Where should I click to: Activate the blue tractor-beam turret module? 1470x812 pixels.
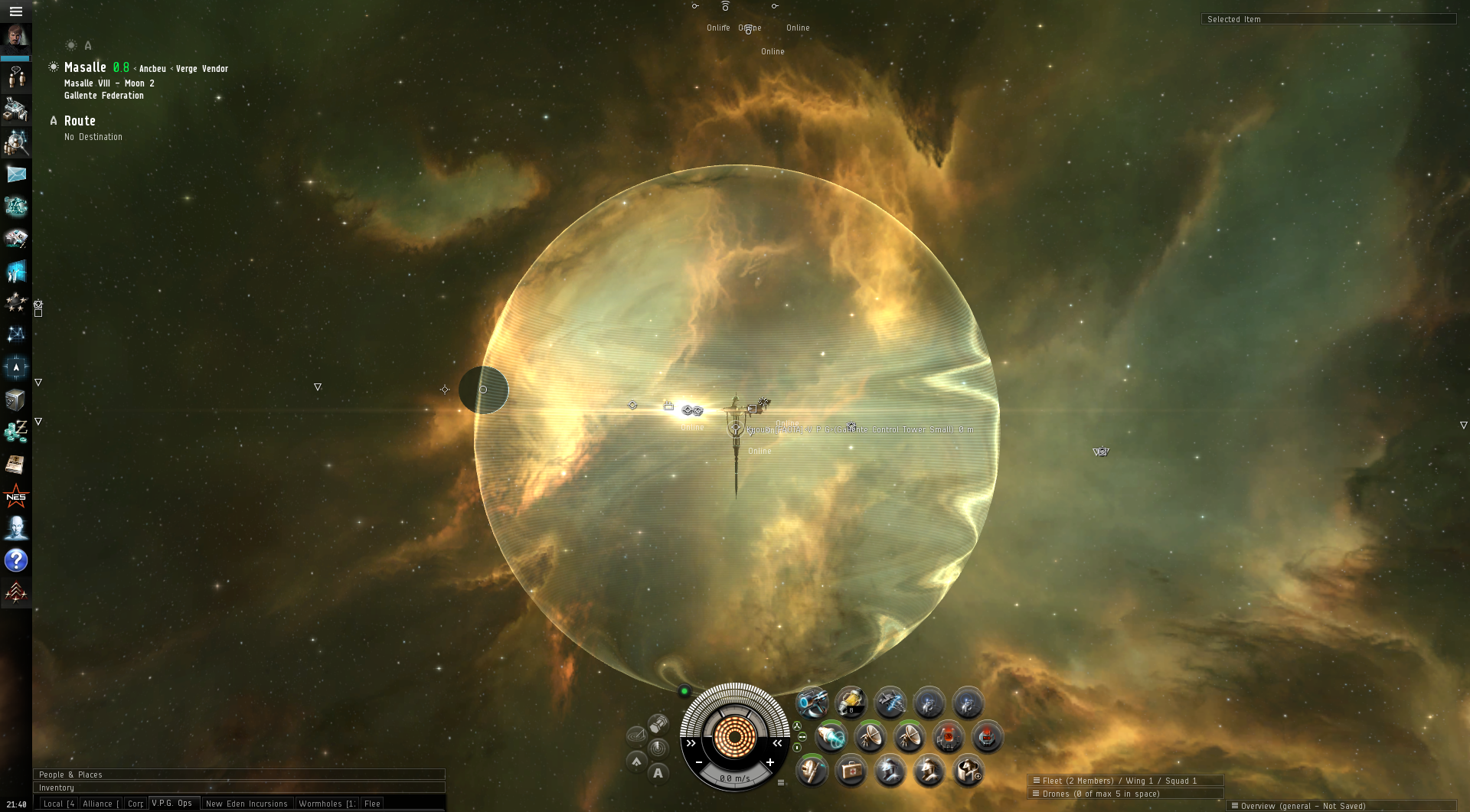(x=812, y=702)
